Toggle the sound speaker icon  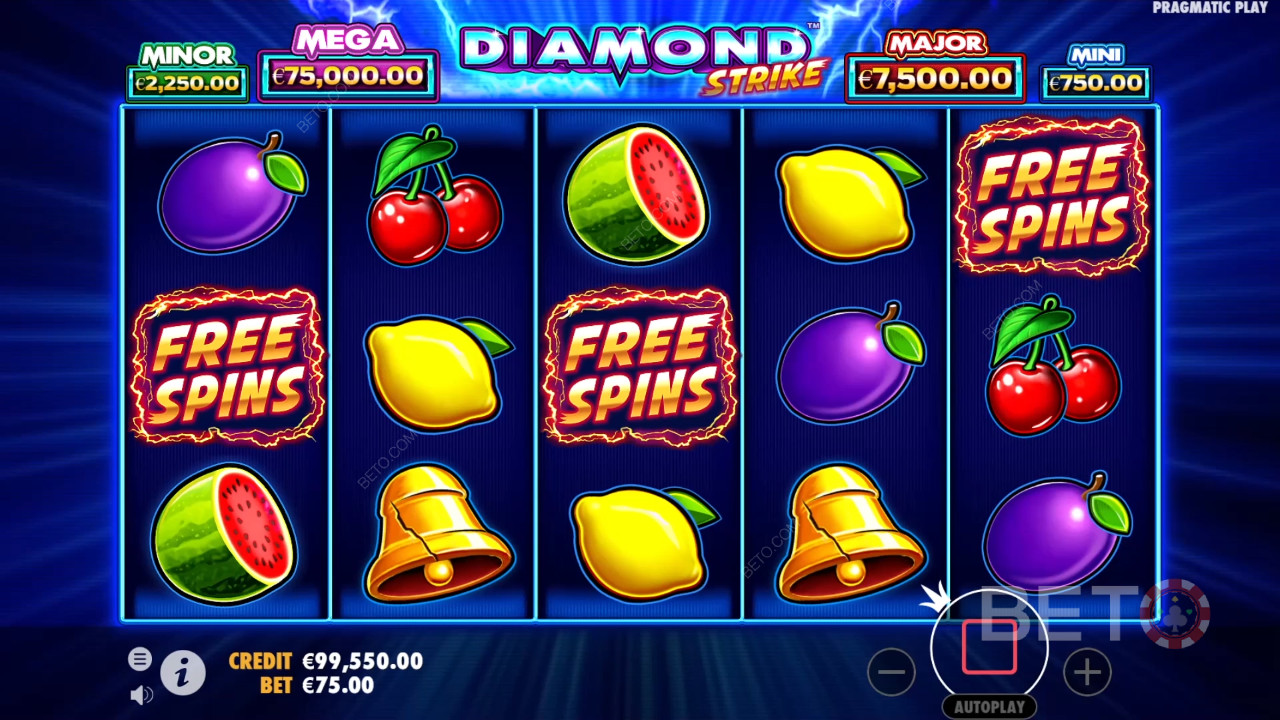[141, 694]
